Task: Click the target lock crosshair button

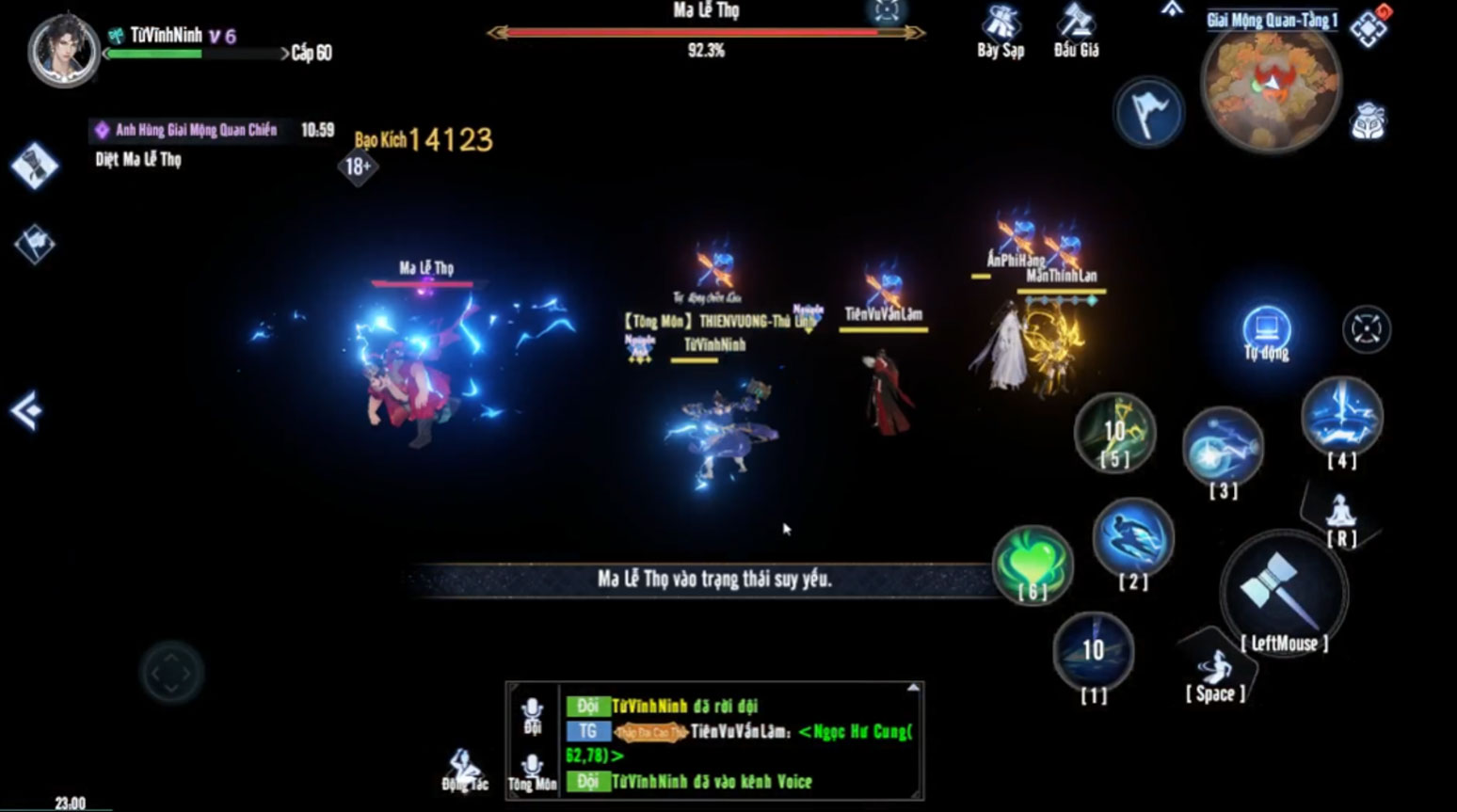Action: [x=1366, y=330]
